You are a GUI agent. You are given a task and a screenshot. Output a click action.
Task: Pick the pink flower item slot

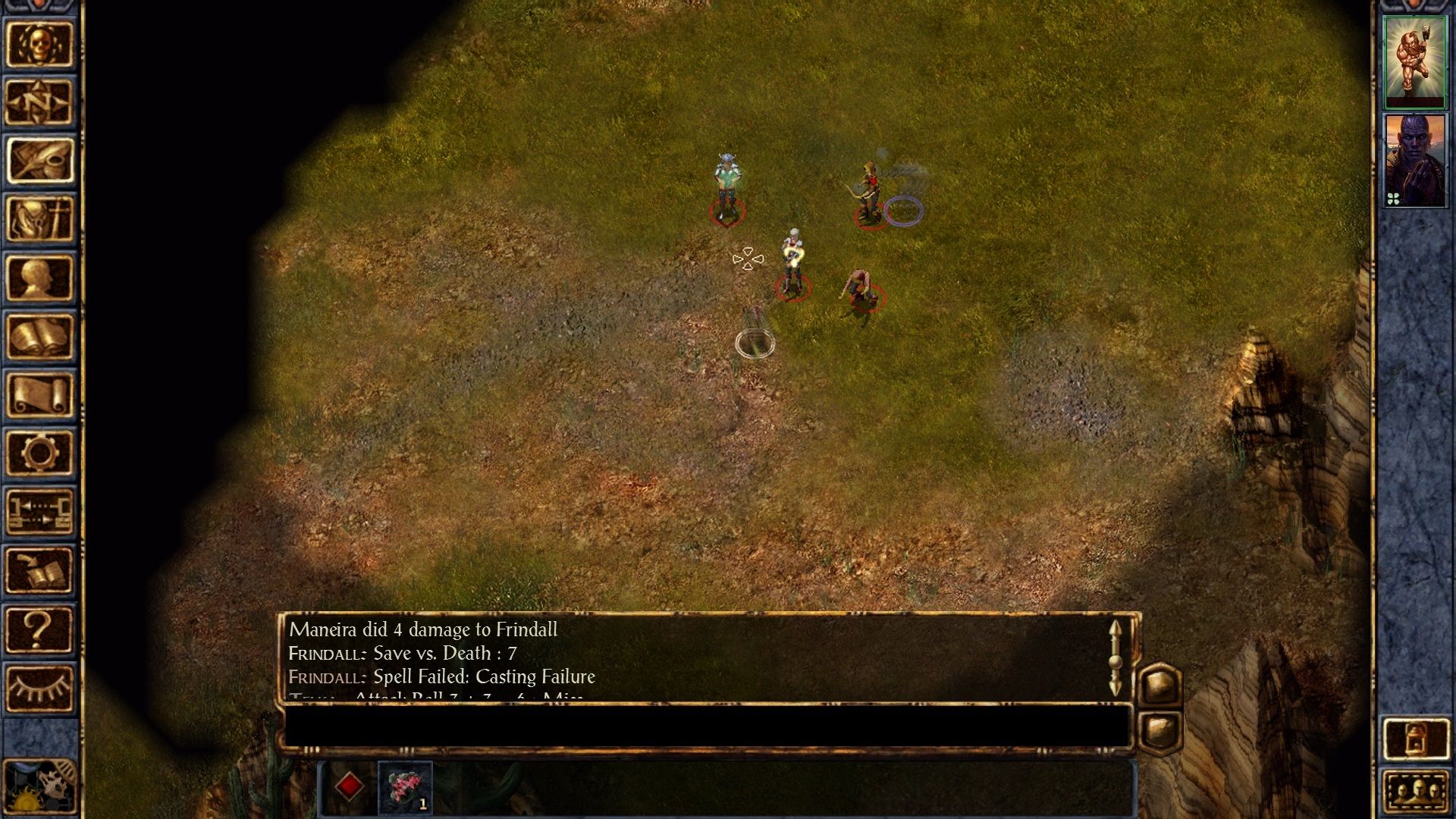(x=405, y=787)
